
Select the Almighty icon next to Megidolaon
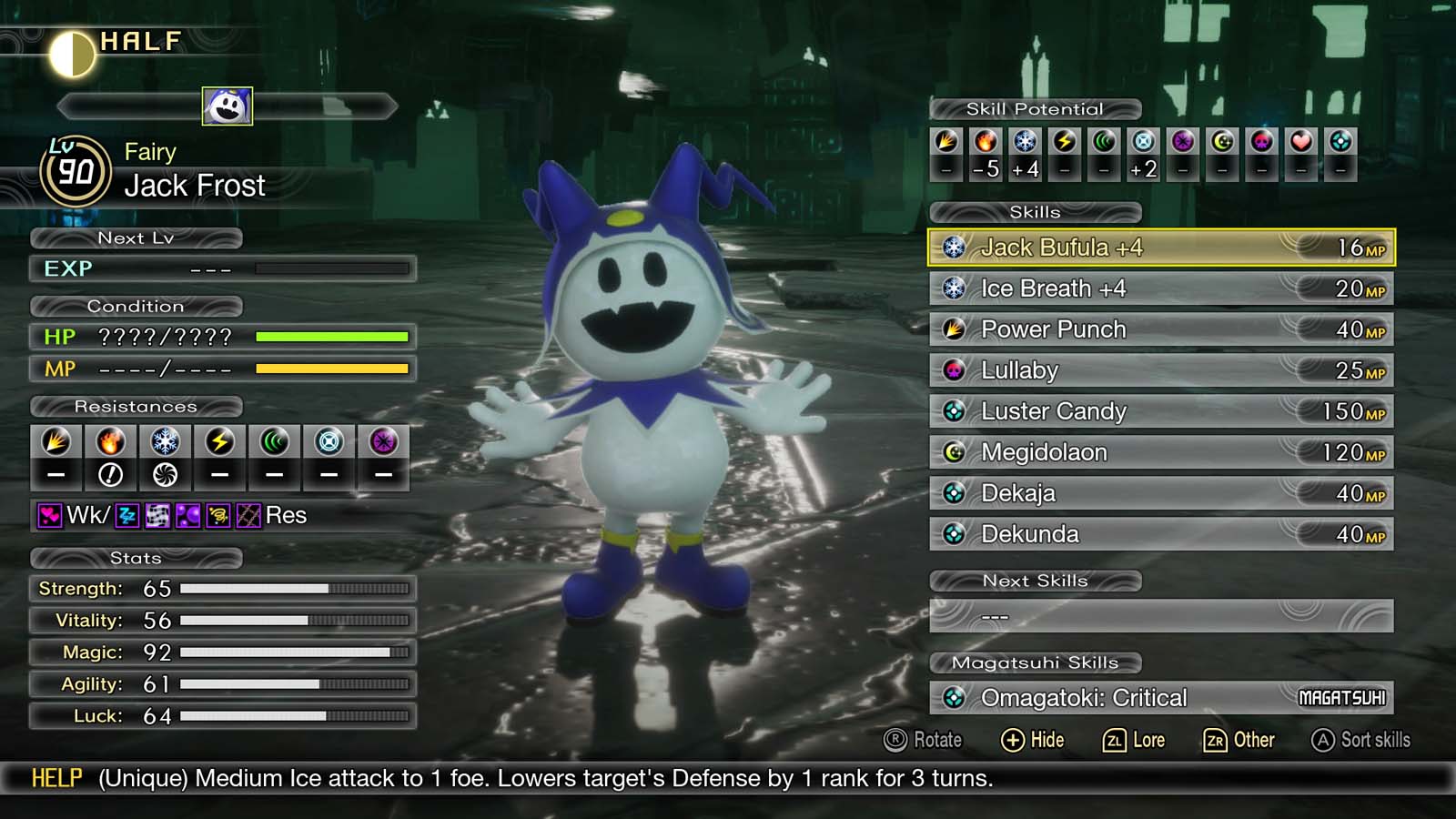(x=953, y=451)
